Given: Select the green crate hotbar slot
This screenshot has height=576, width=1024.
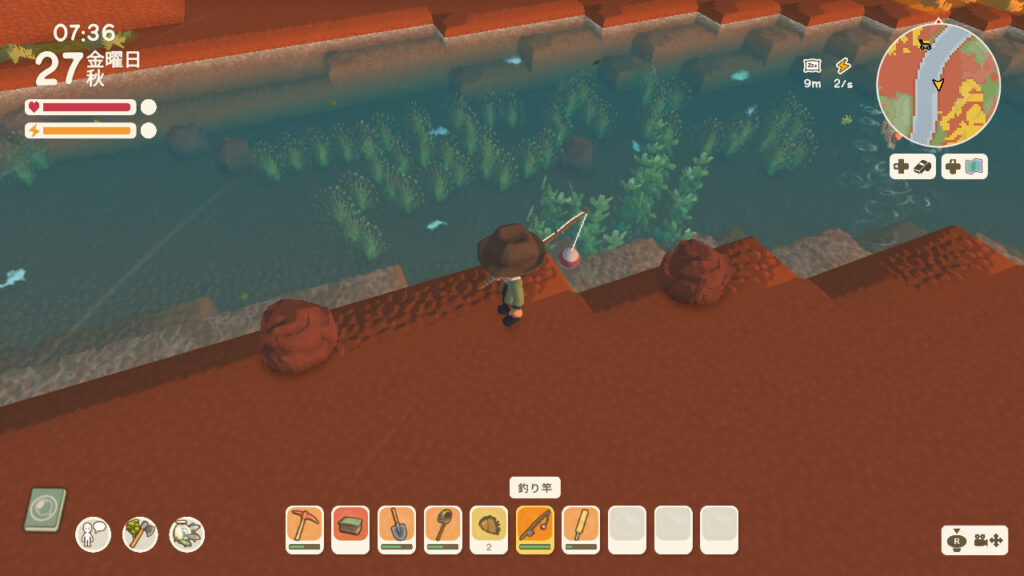Looking at the screenshot, I should click(x=350, y=528).
